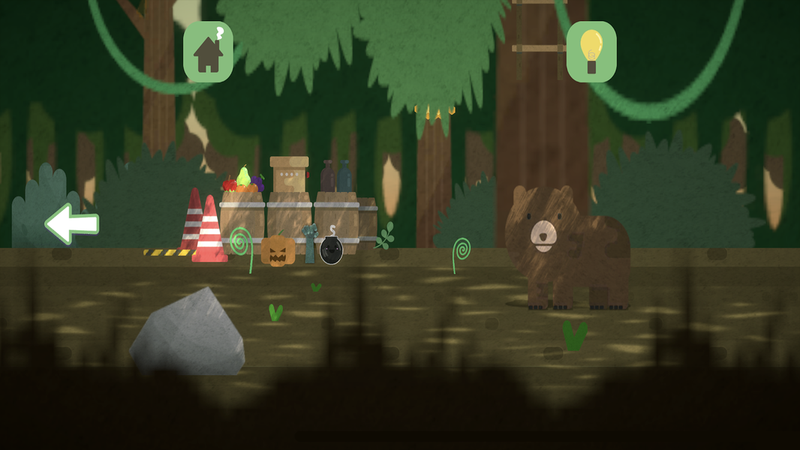Go to the left scene arrow
Image resolution: width=800 pixels, height=450 pixels.
pyautogui.click(x=72, y=223)
